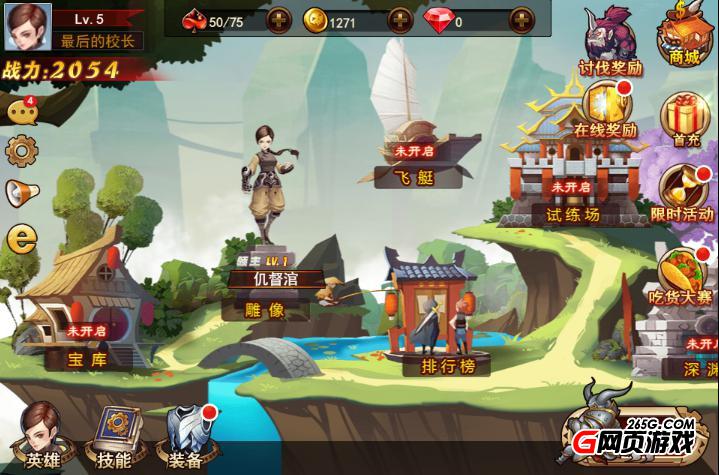Open the 首充 first recharge gift

[x=686, y=118]
